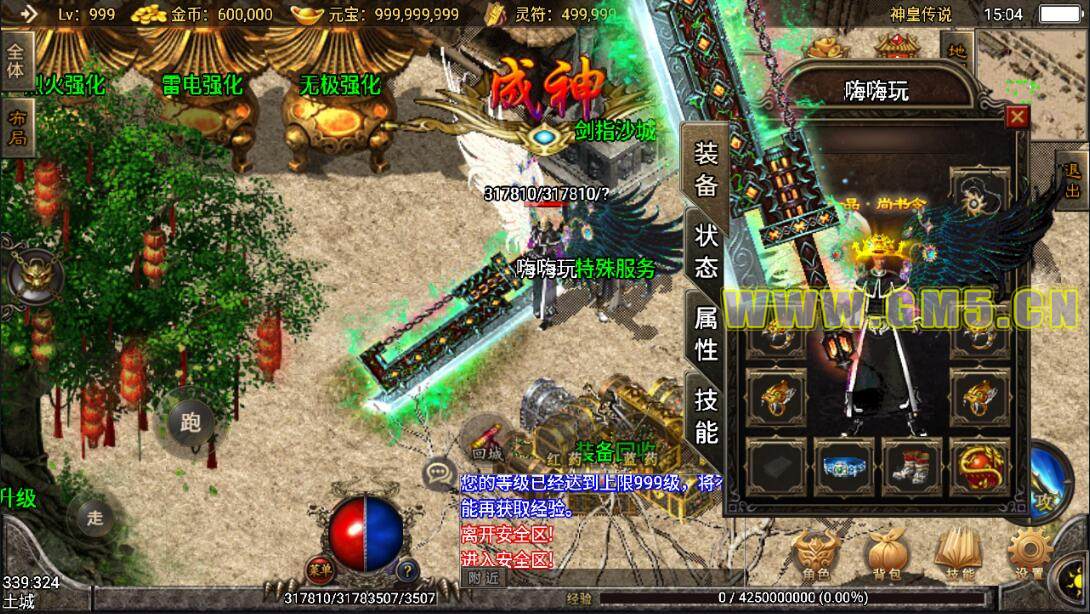Open the 属性 (Attributes) tab
Viewport: 1090px width, 614px height.
click(x=706, y=333)
